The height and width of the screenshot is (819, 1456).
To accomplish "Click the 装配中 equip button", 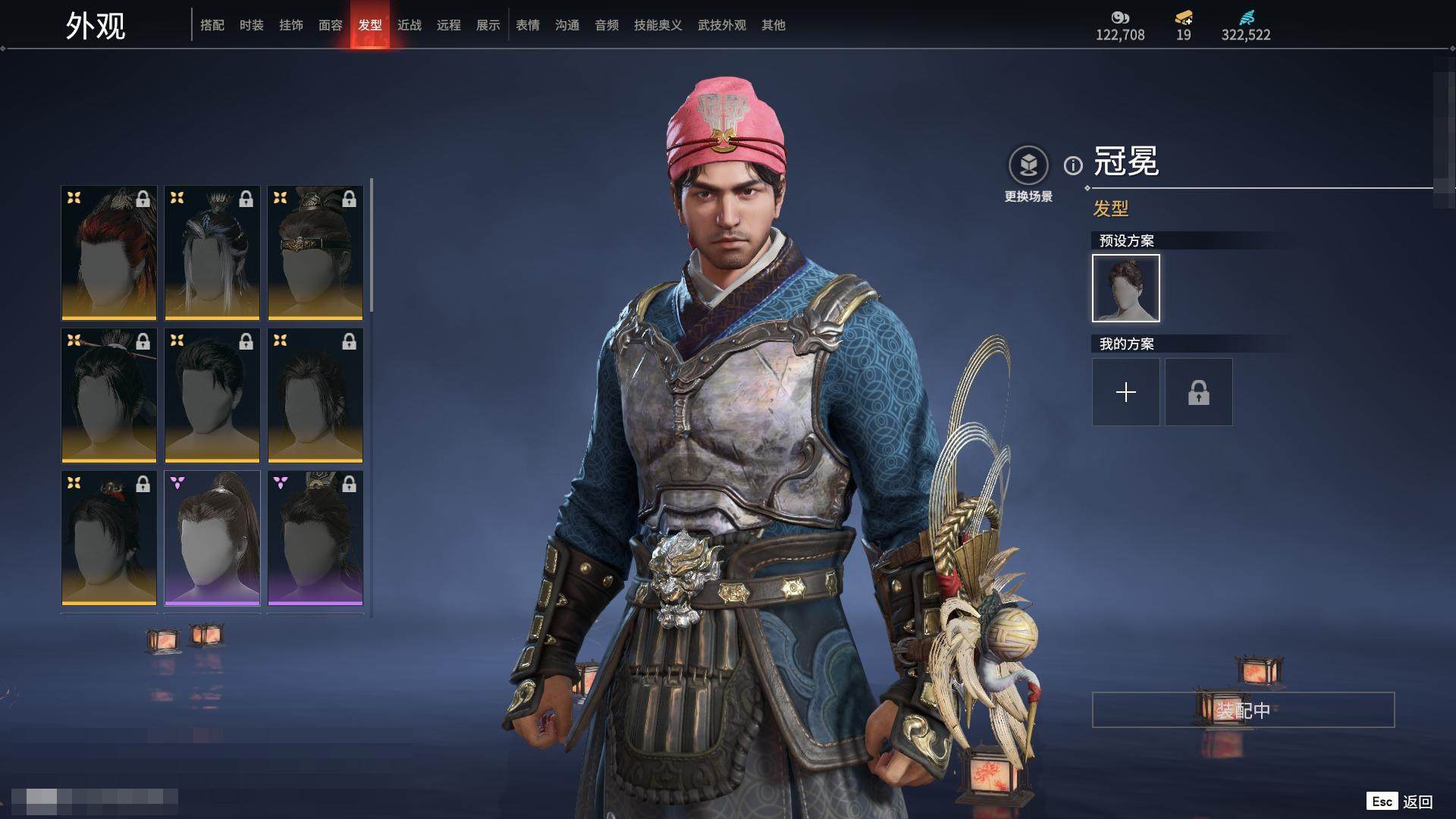I will (1243, 710).
